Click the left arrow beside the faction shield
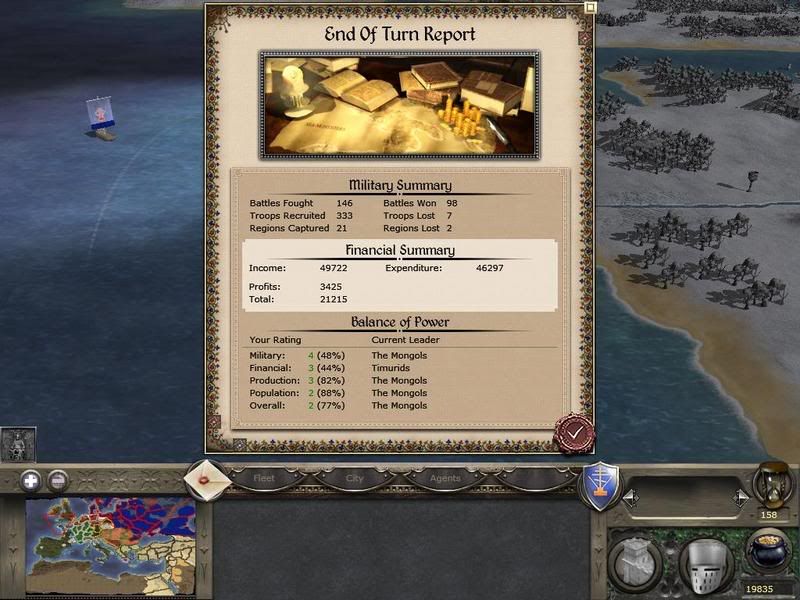Screen dimensions: 800x600 [630, 496]
